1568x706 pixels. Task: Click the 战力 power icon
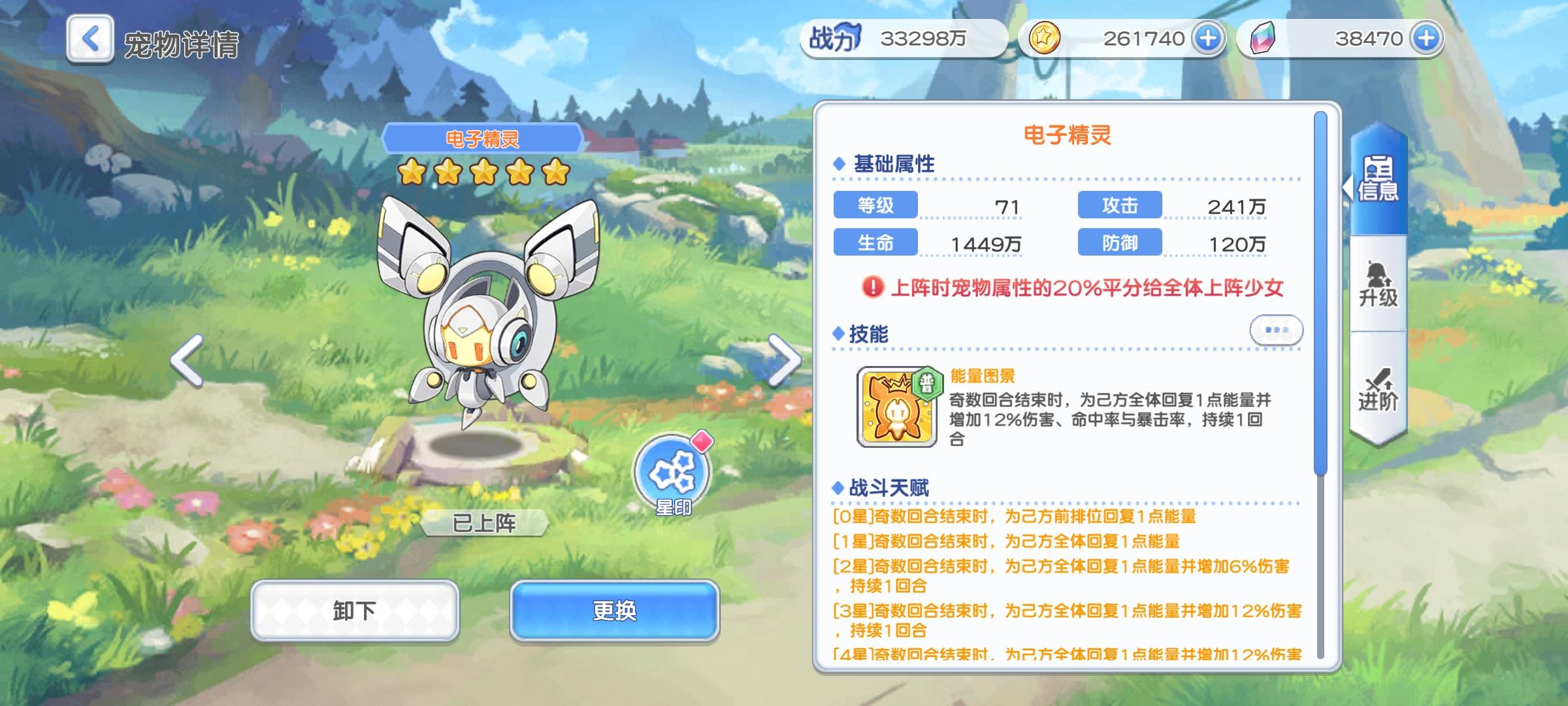coord(834,39)
